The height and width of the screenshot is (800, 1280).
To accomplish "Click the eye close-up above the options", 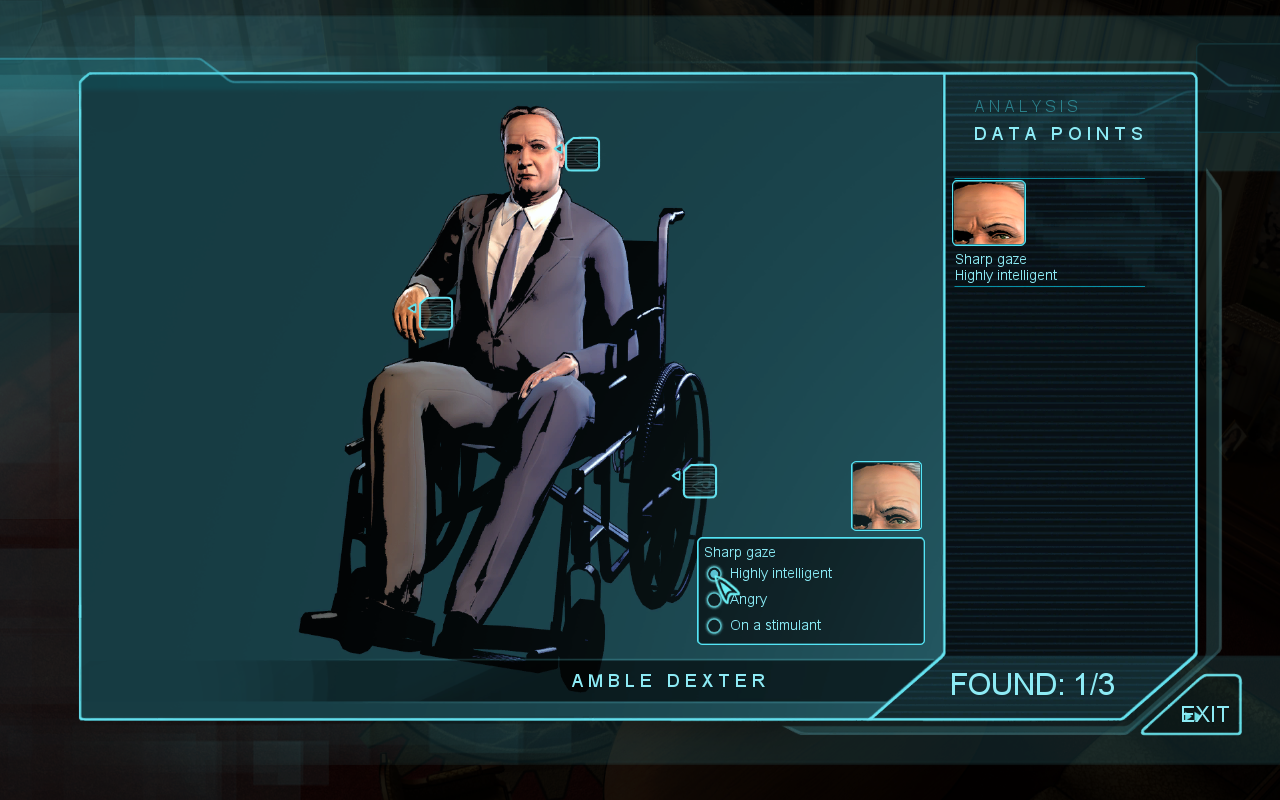I will [x=886, y=496].
